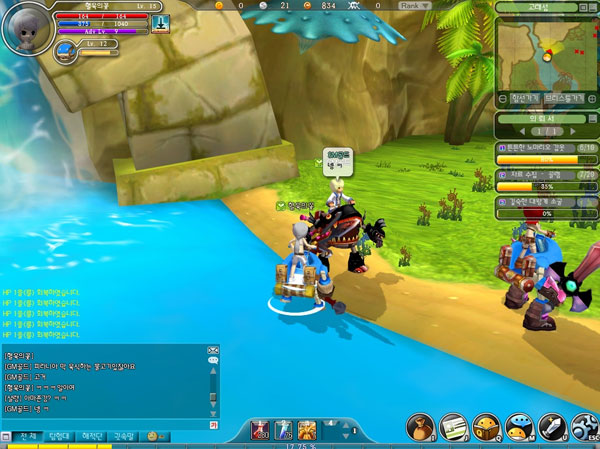Use the red potion hotbar slot

(x=259, y=430)
